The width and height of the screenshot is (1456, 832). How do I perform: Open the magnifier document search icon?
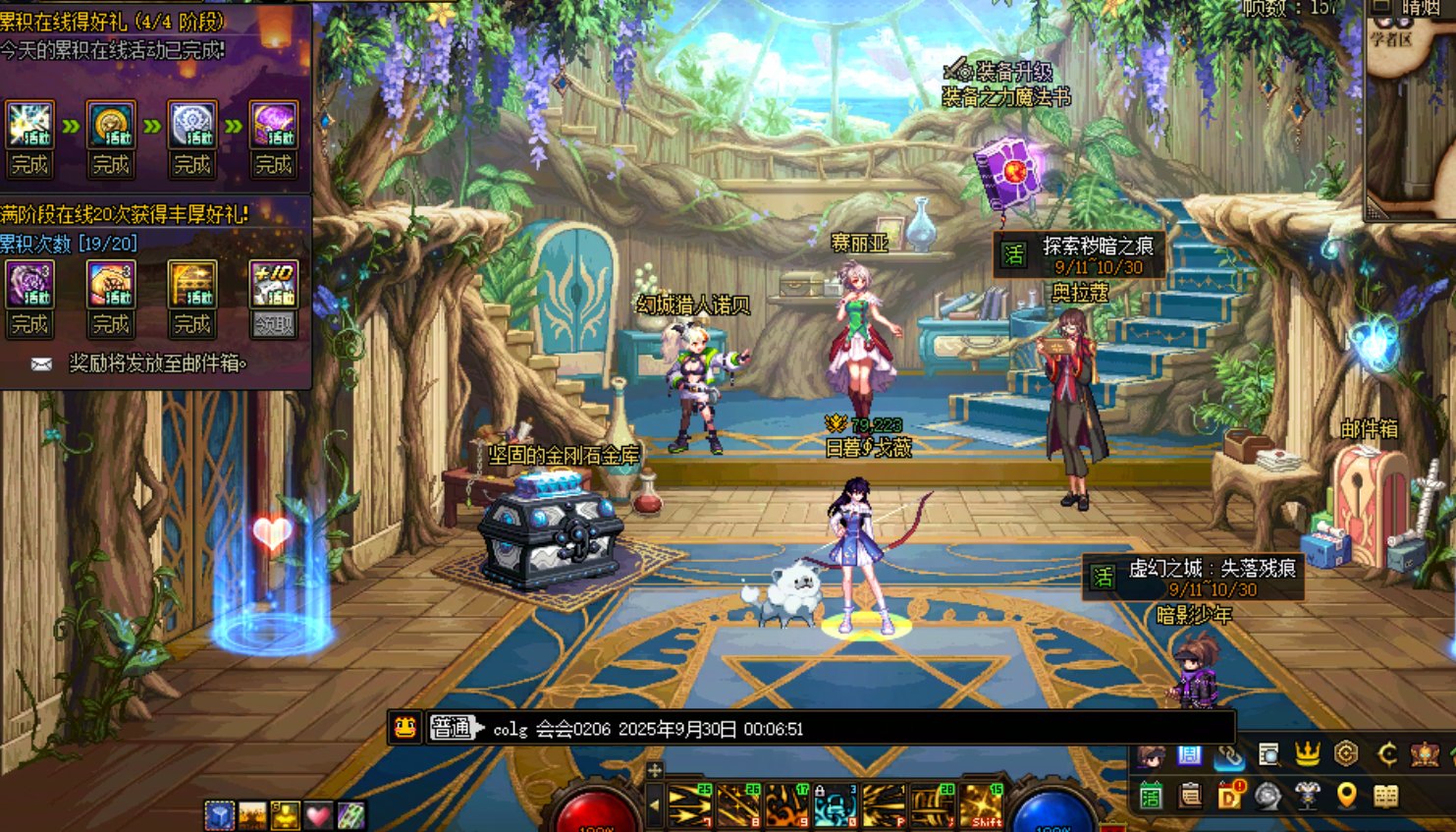pos(1268,754)
